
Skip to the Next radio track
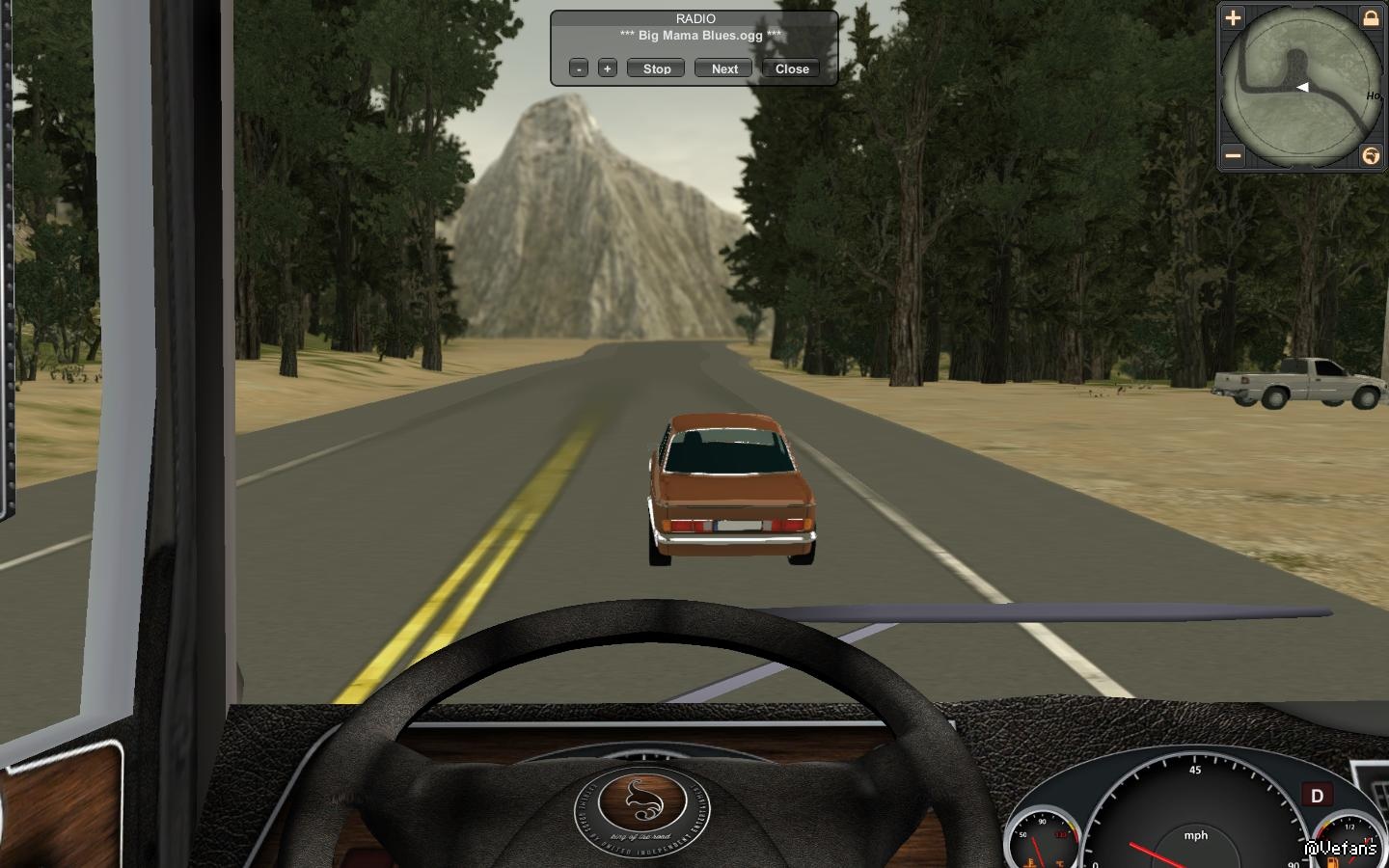tap(723, 68)
